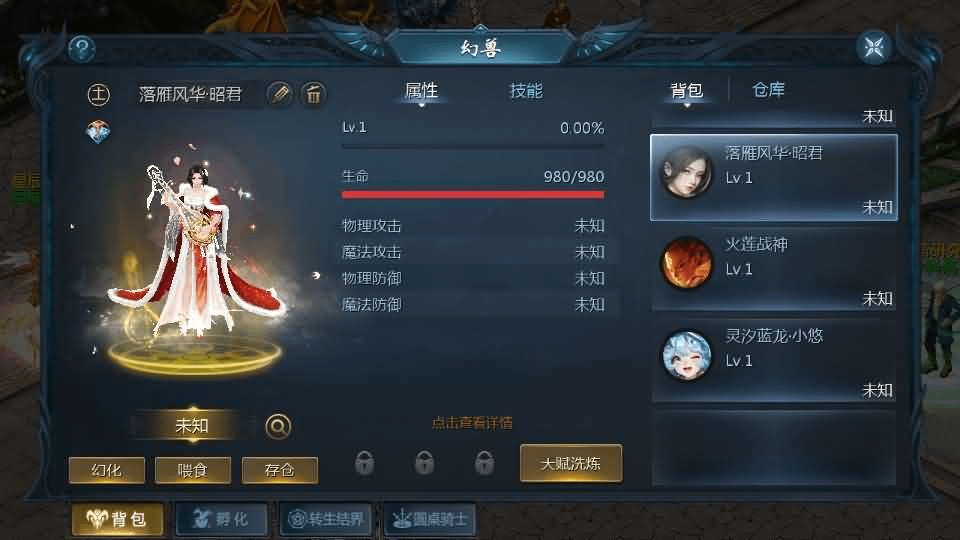Image resolution: width=960 pixels, height=540 pixels.
Task: Feed the pet with 喂食
Action: 193,470
